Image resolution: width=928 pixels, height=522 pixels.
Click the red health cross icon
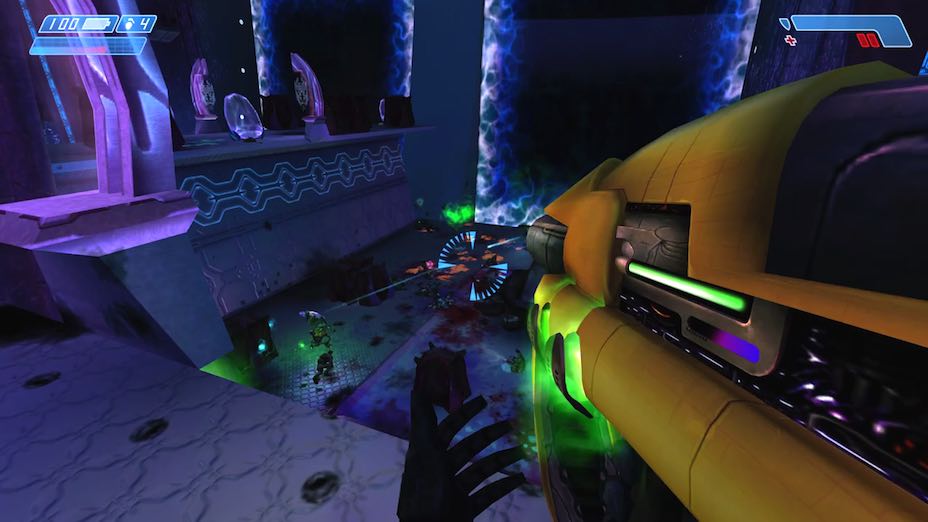[x=791, y=40]
